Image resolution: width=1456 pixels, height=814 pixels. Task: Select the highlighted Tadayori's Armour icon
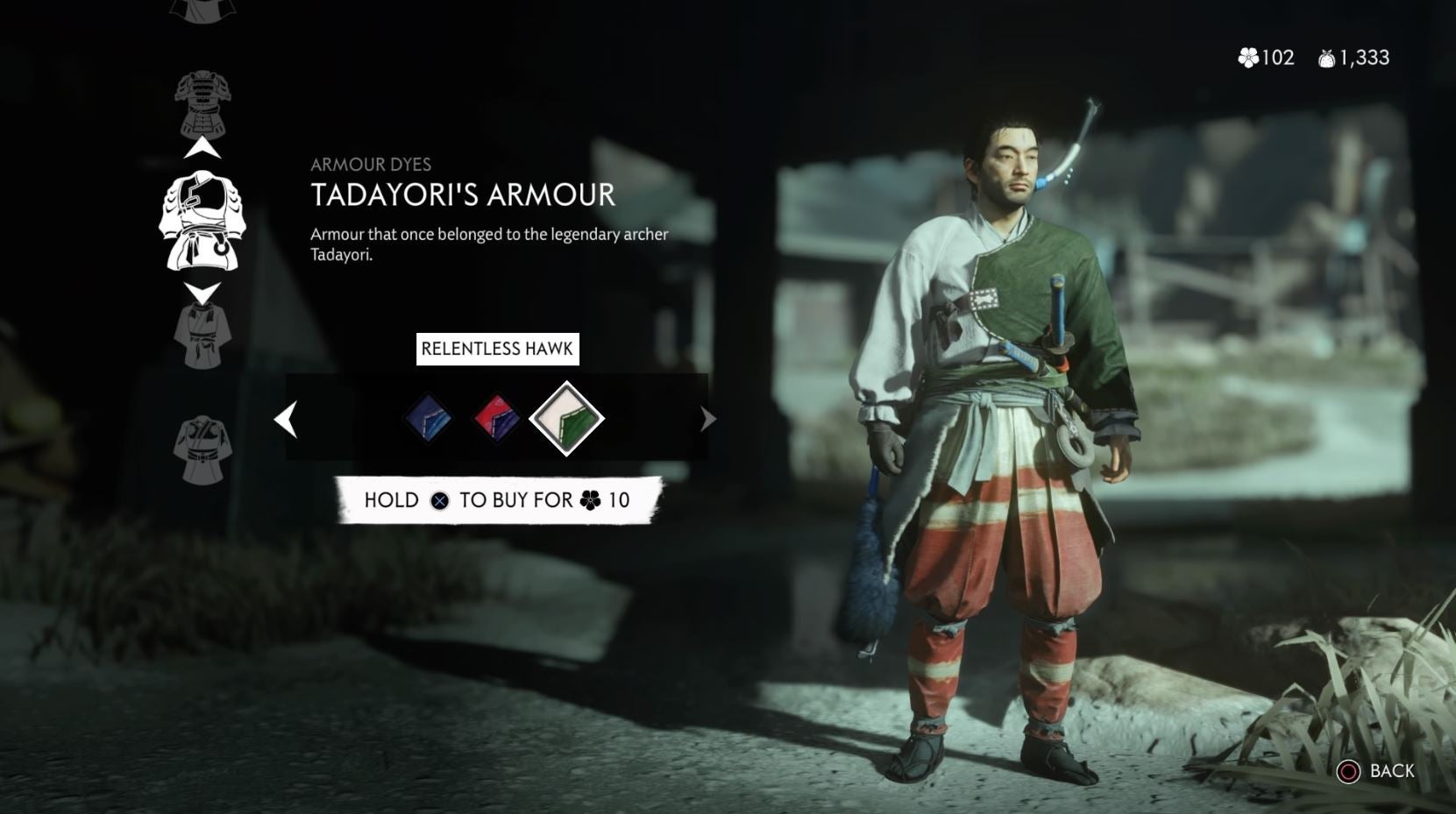[x=205, y=222]
